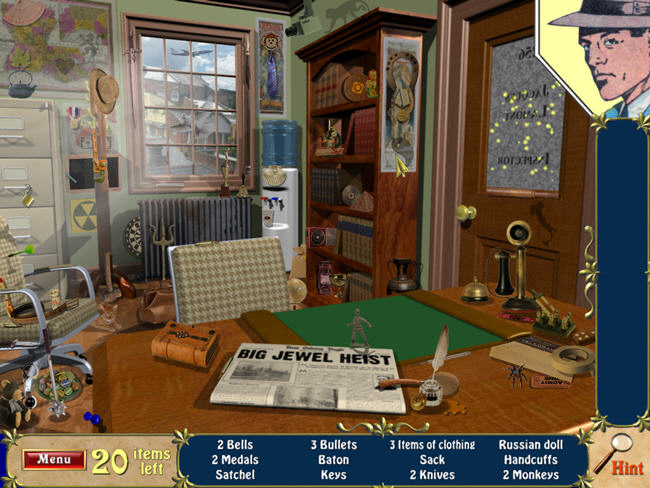Select the "Keys" list entry
650x488 pixels.
332,475
